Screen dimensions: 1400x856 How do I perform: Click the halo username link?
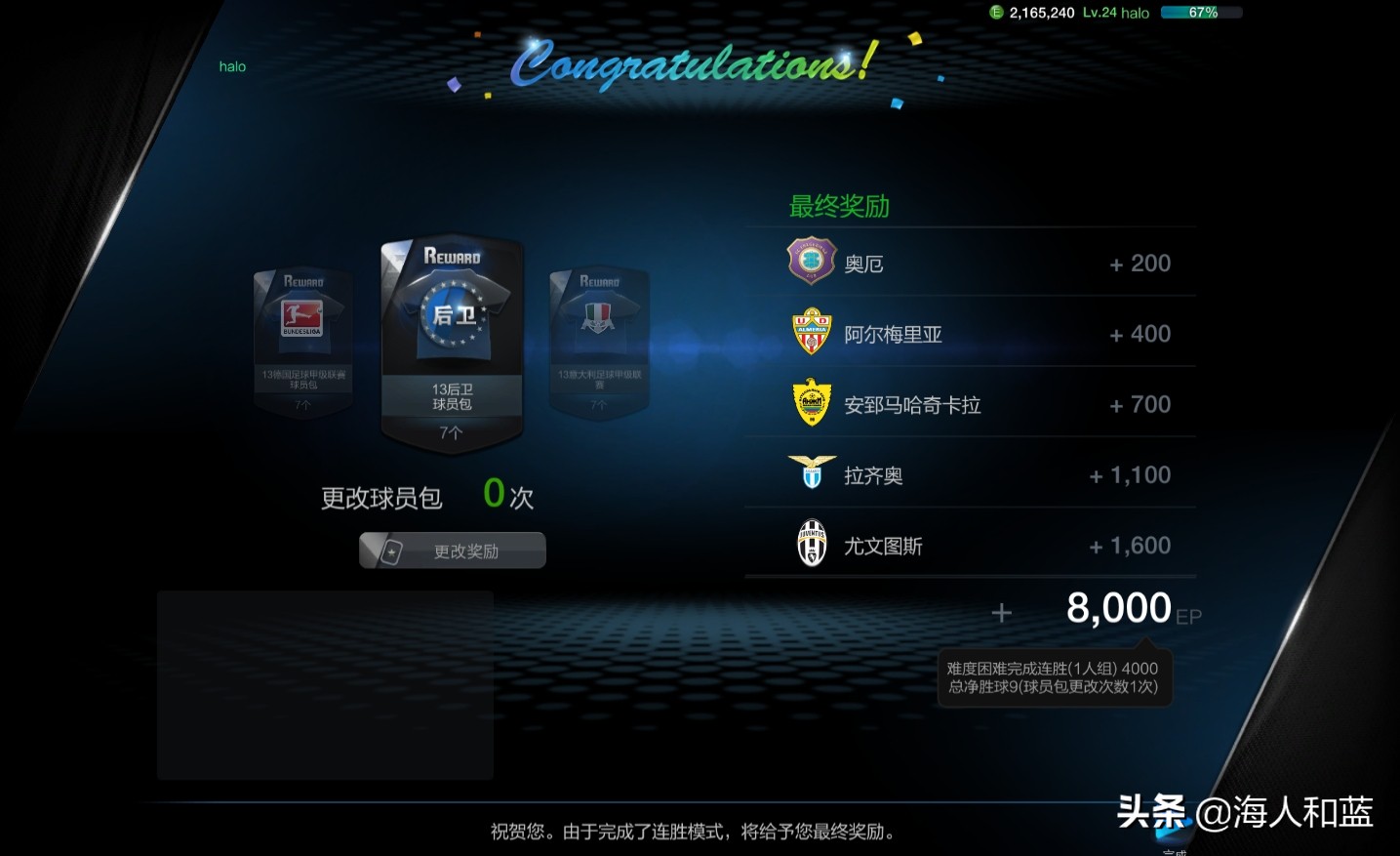[231, 66]
